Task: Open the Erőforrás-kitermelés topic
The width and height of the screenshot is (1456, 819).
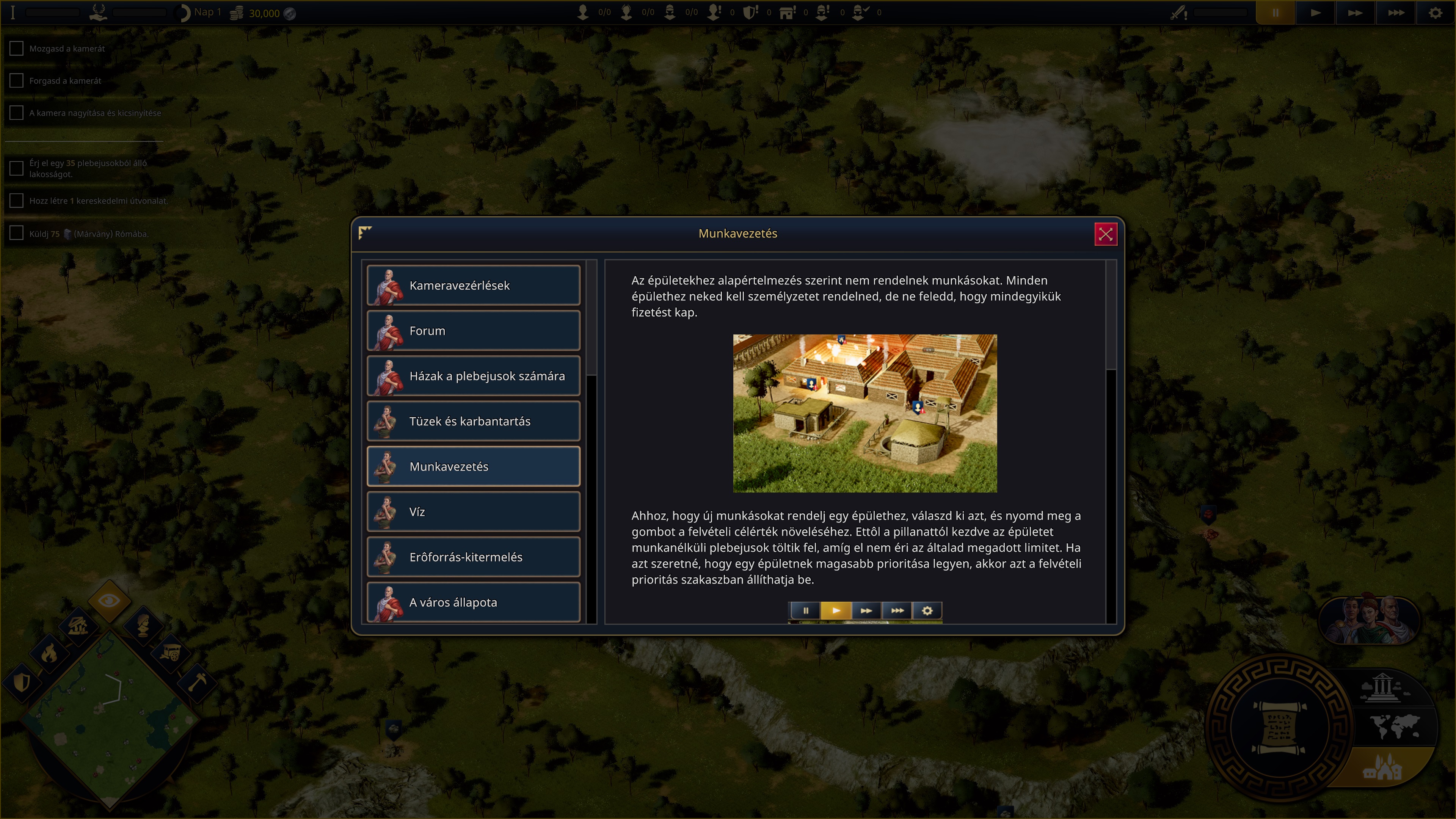Action: [473, 557]
